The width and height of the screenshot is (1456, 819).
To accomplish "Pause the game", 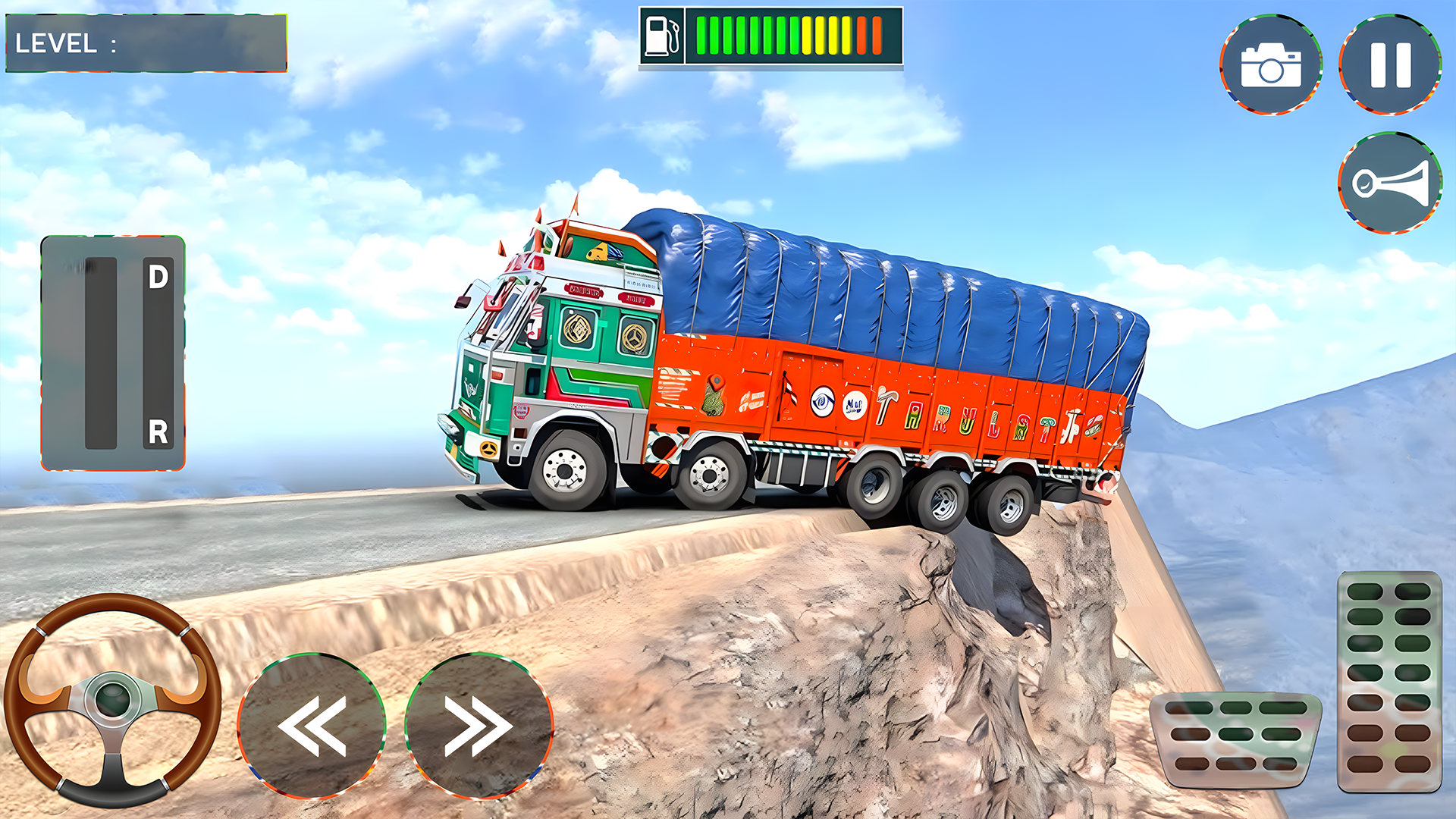I will click(1390, 64).
